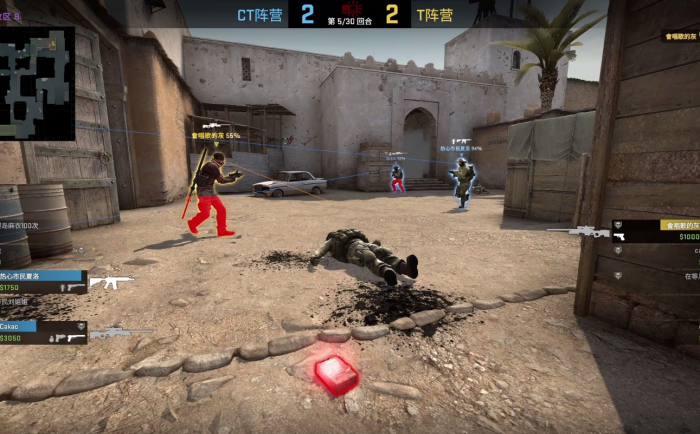This screenshot has width=700, height=434.
Task: Click the white assault rifle icon
Action: [x=110, y=281]
